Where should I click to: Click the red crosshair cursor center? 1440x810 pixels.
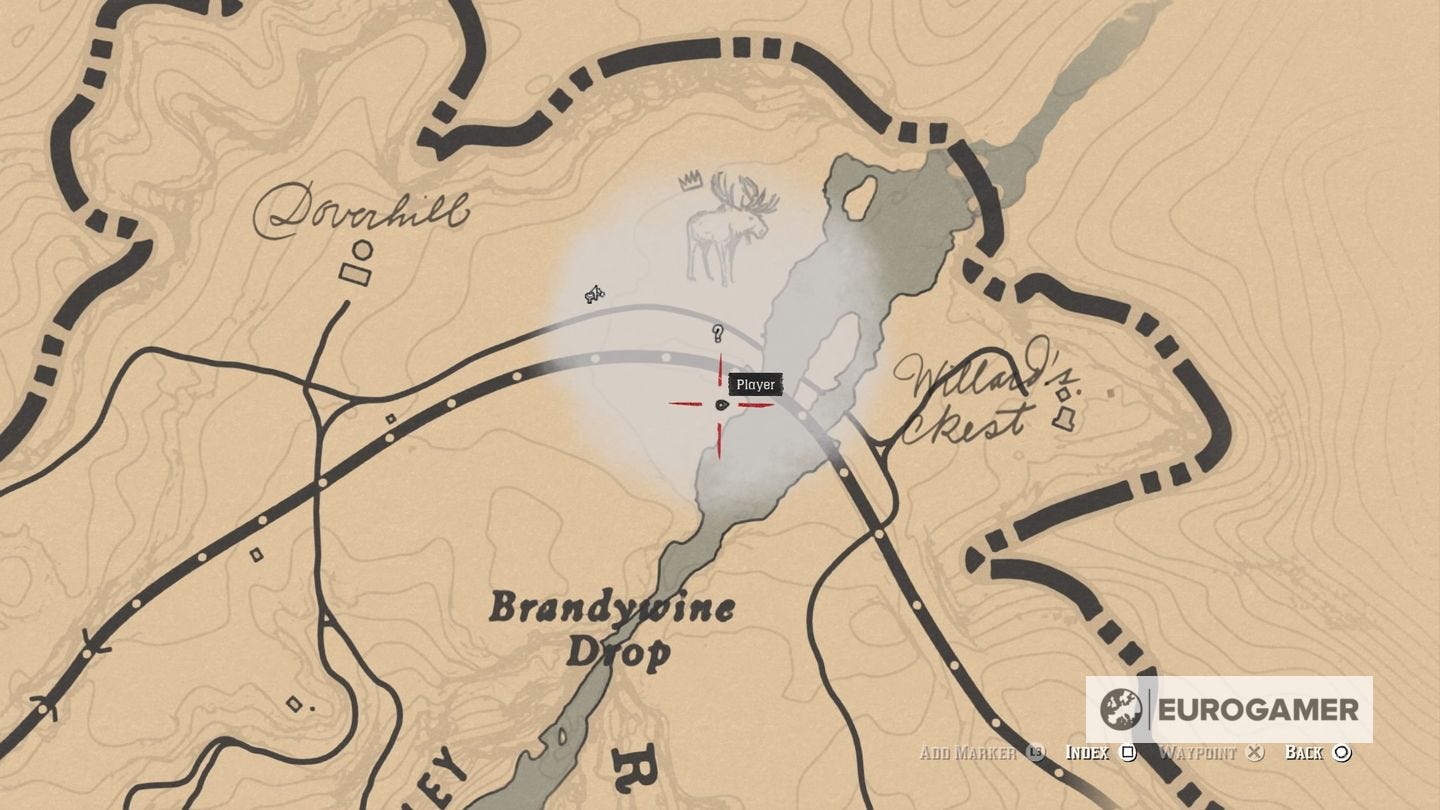(720, 405)
